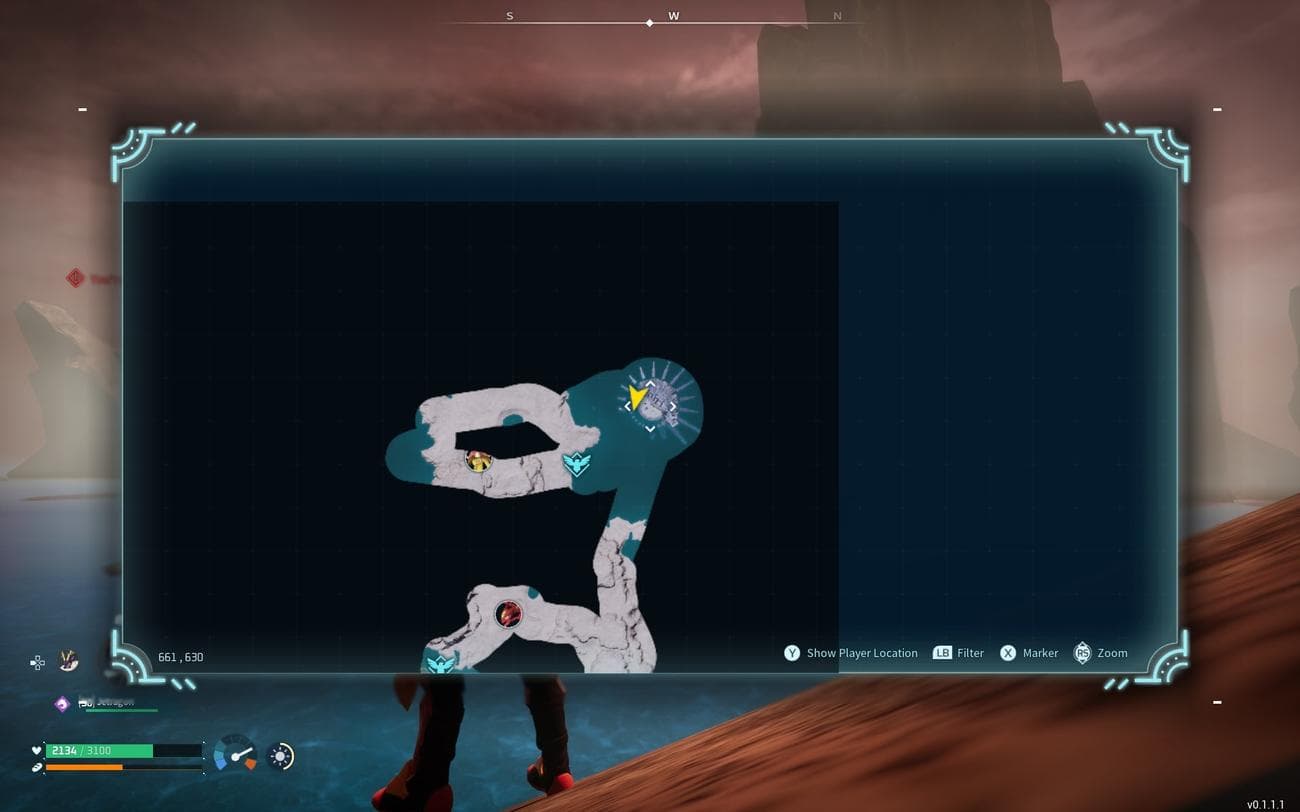Viewport: 1300px width, 812px height.
Task: Choose the eagle fast travel marker at map bottom
Action: pyautogui.click(x=441, y=662)
